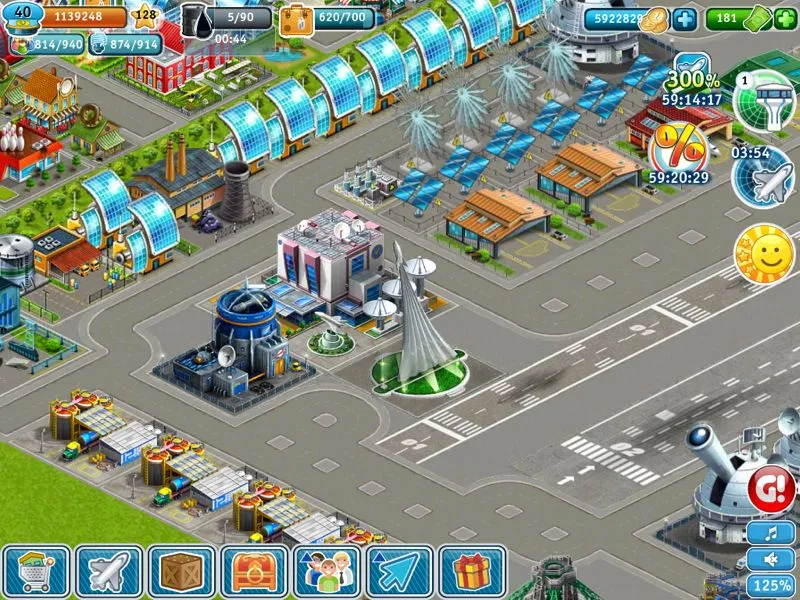This screenshot has height=600, width=800.
Task: Open the 300% plane bonus offer
Action: pyautogui.click(x=693, y=78)
